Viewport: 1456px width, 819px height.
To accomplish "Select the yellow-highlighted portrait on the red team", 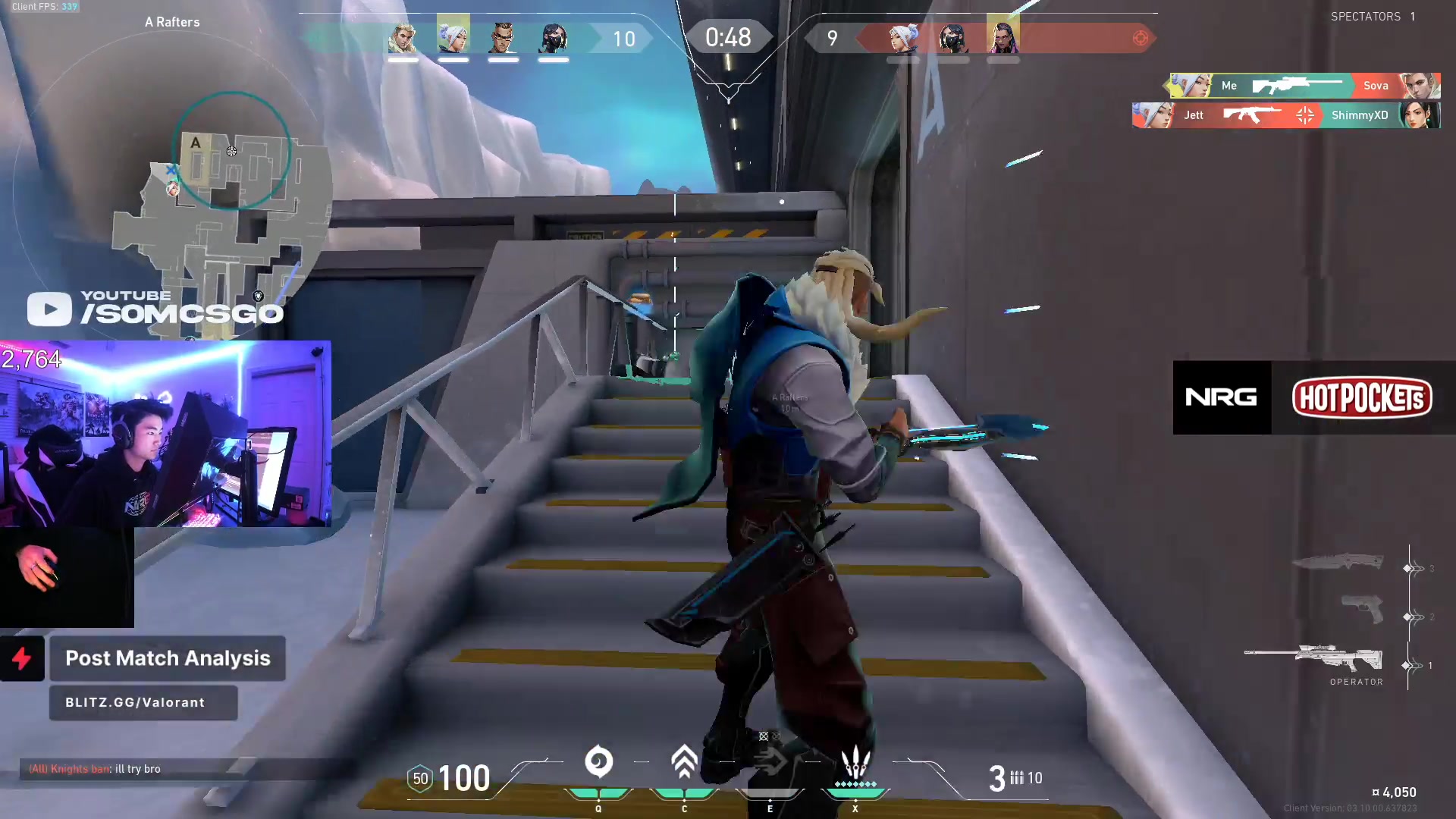I will (x=1003, y=36).
